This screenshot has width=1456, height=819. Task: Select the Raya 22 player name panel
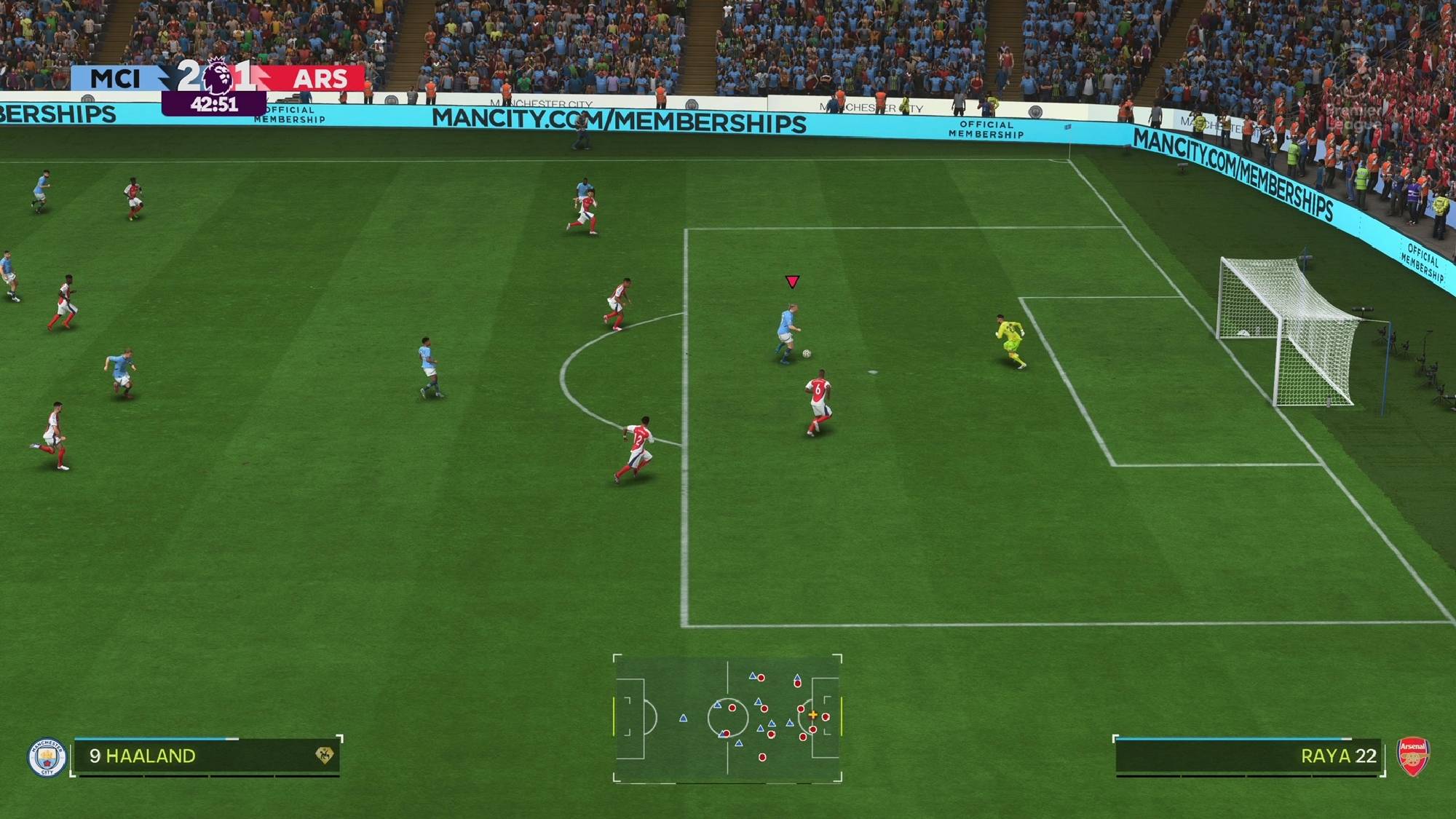click(1248, 756)
